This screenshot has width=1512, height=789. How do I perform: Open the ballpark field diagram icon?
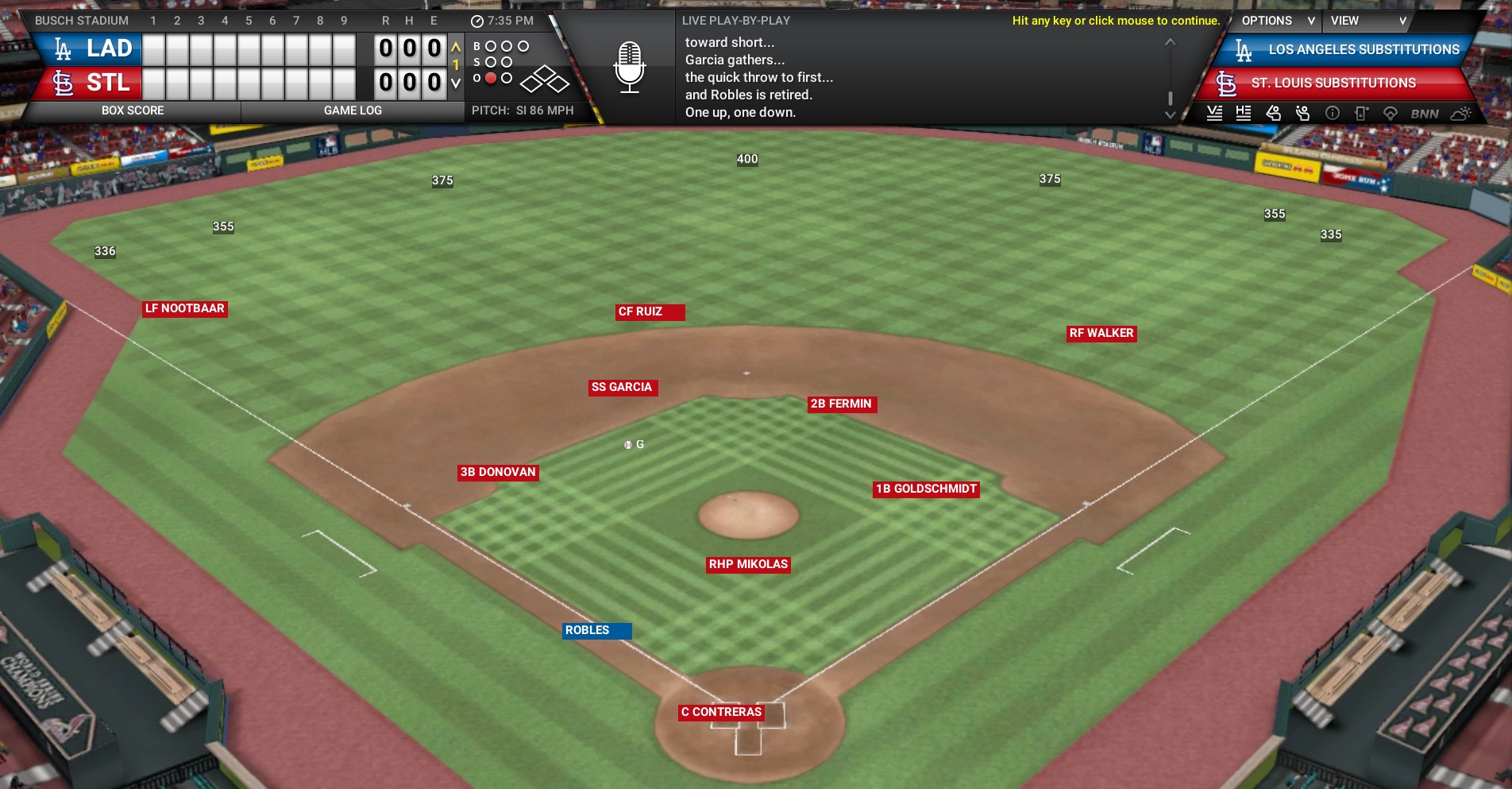click(x=1390, y=113)
